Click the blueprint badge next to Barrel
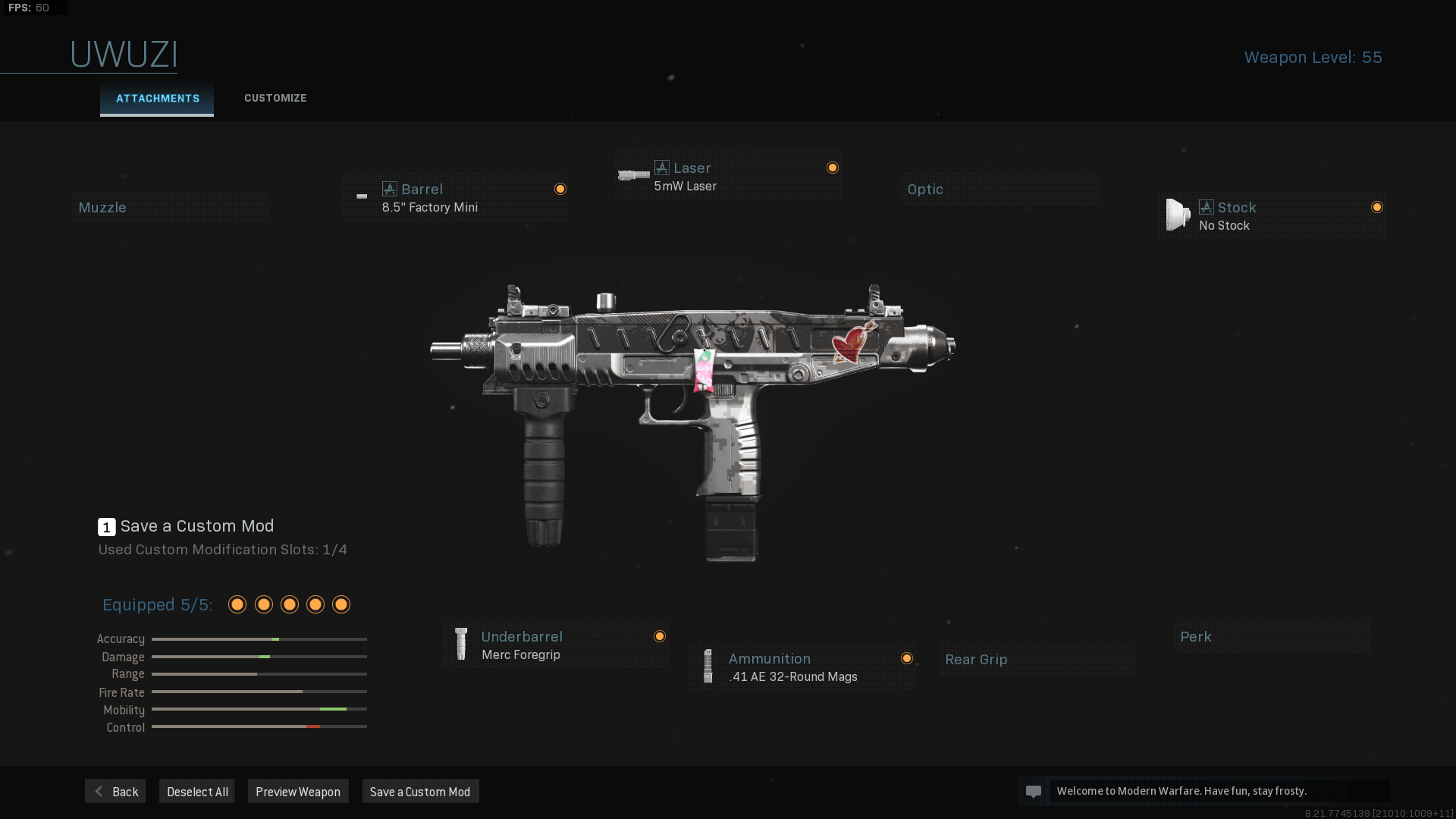 [390, 189]
